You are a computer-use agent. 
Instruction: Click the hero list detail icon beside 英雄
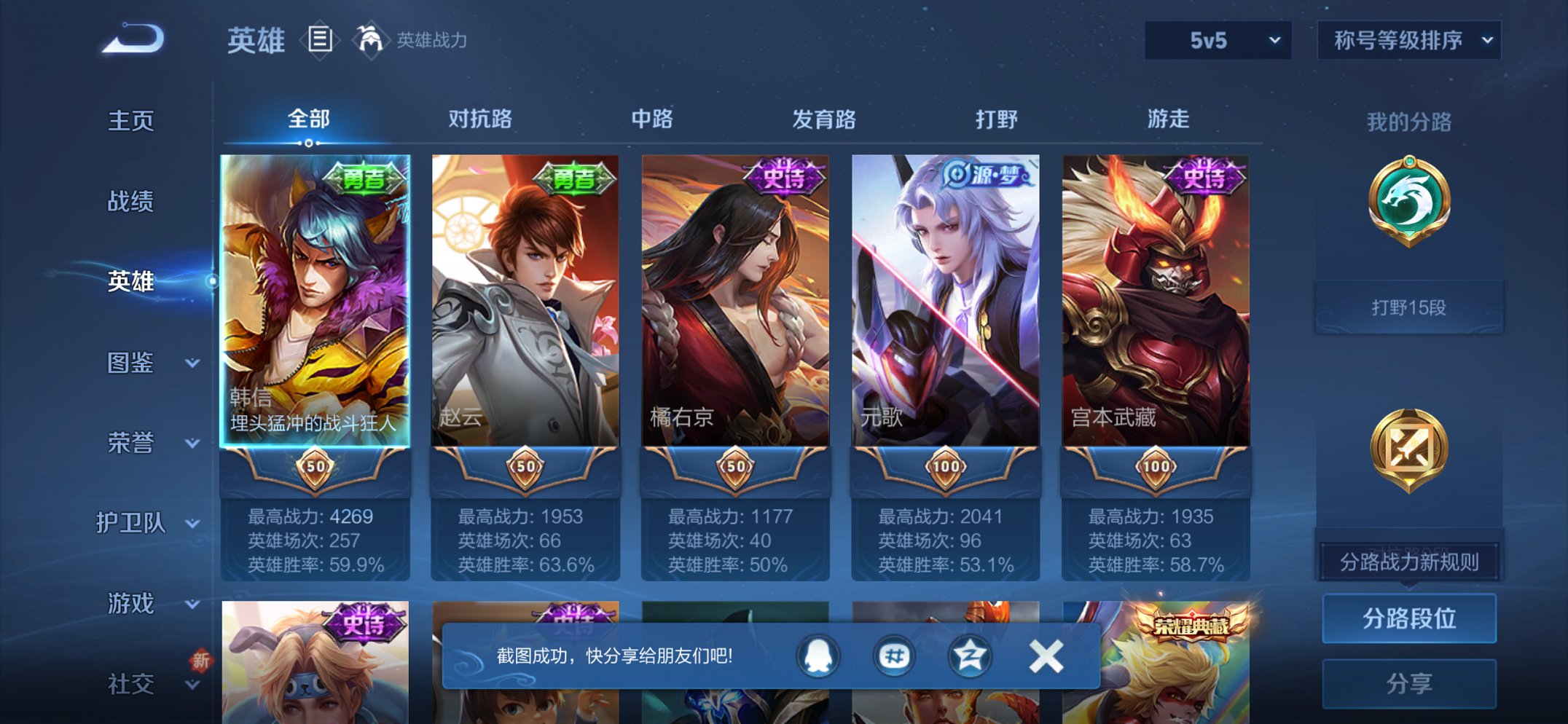click(x=321, y=39)
